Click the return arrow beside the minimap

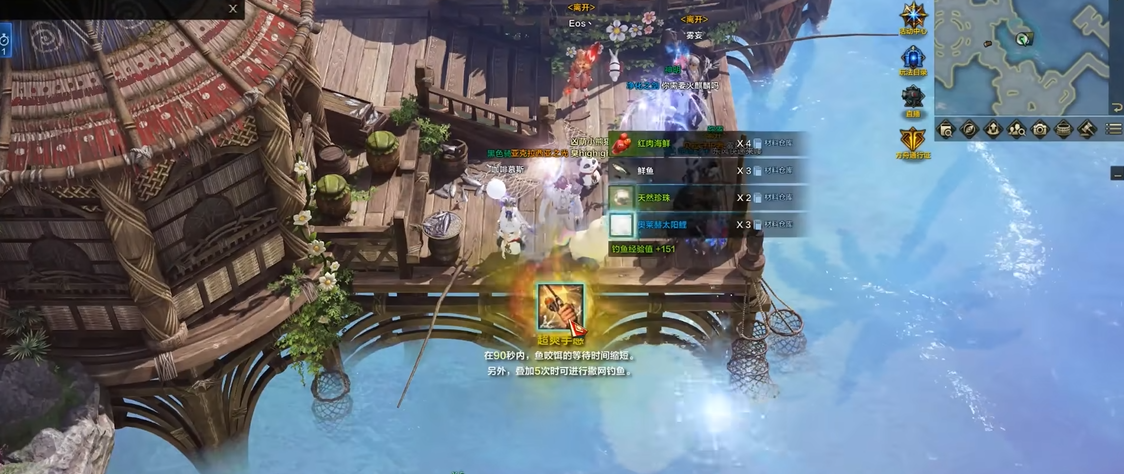(x=1116, y=108)
